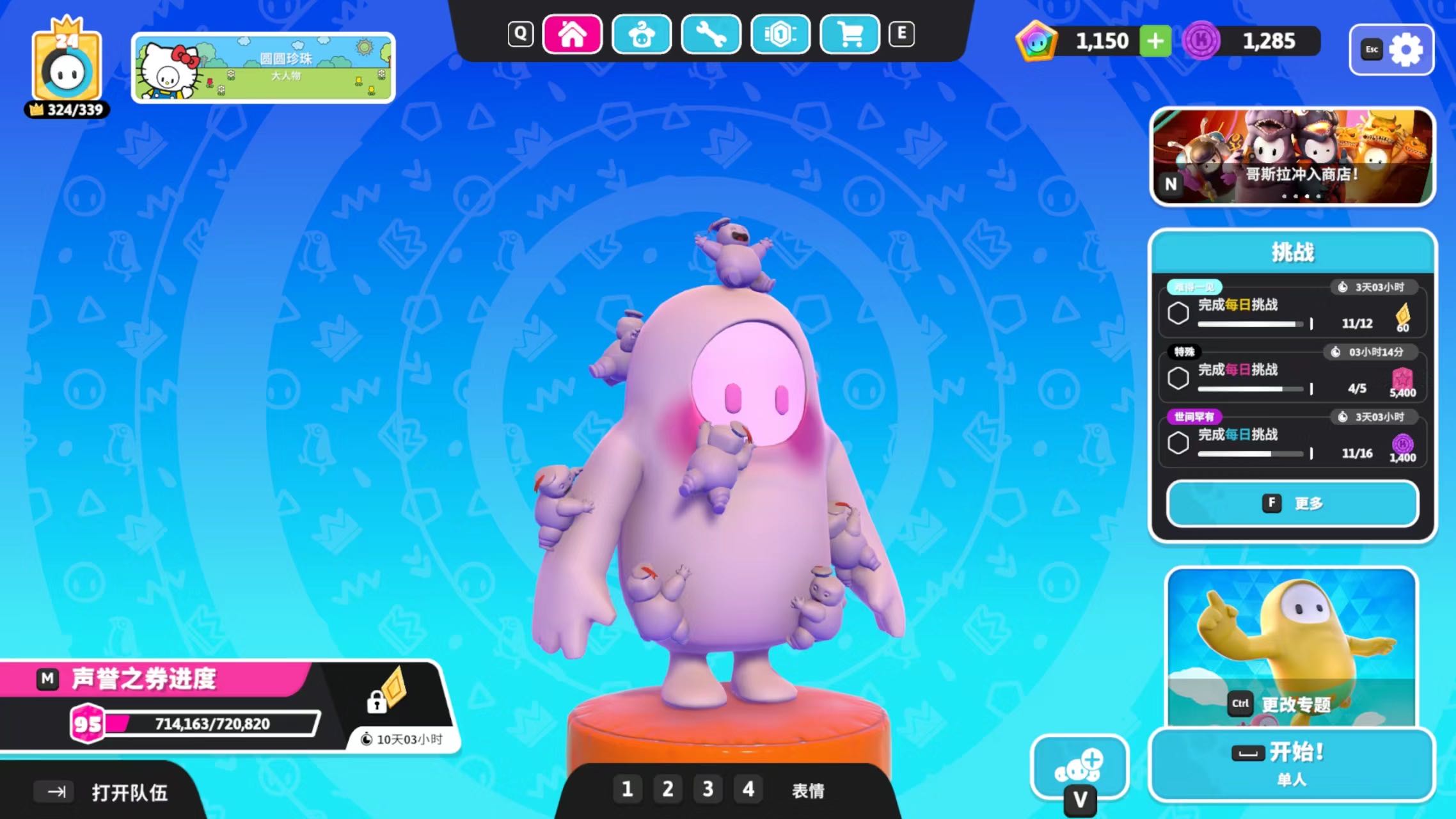The image size is (1456, 819).
Task: Open the home tab
Action: [572, 35]
